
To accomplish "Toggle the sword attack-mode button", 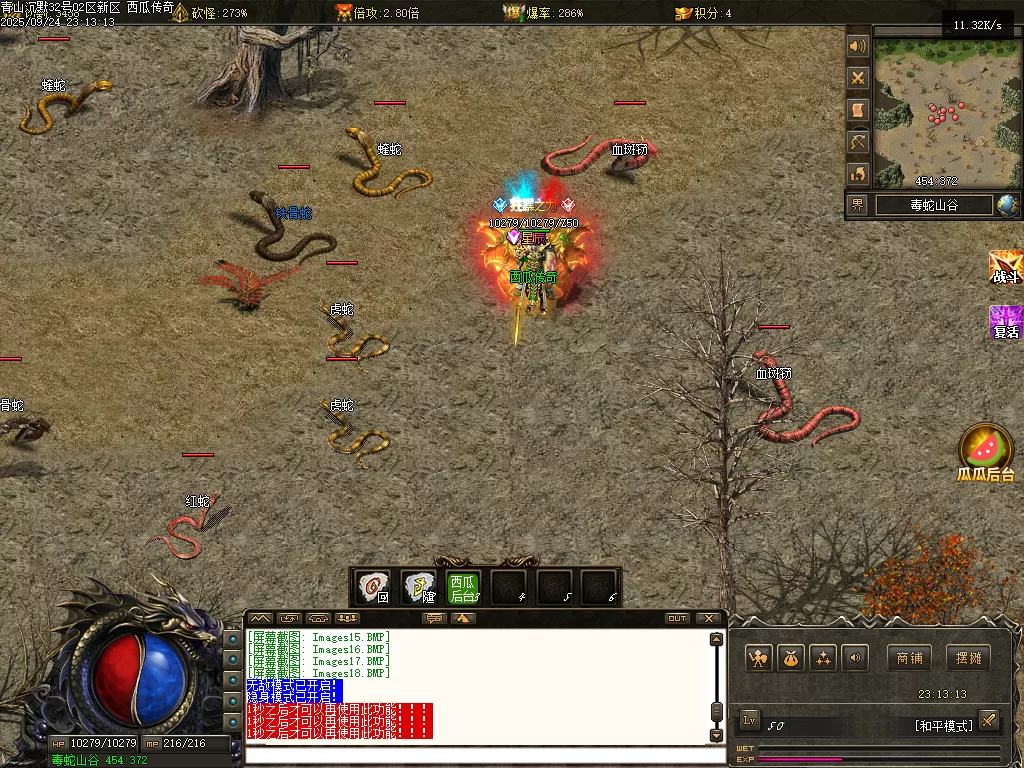I will (x=988, y=720).
